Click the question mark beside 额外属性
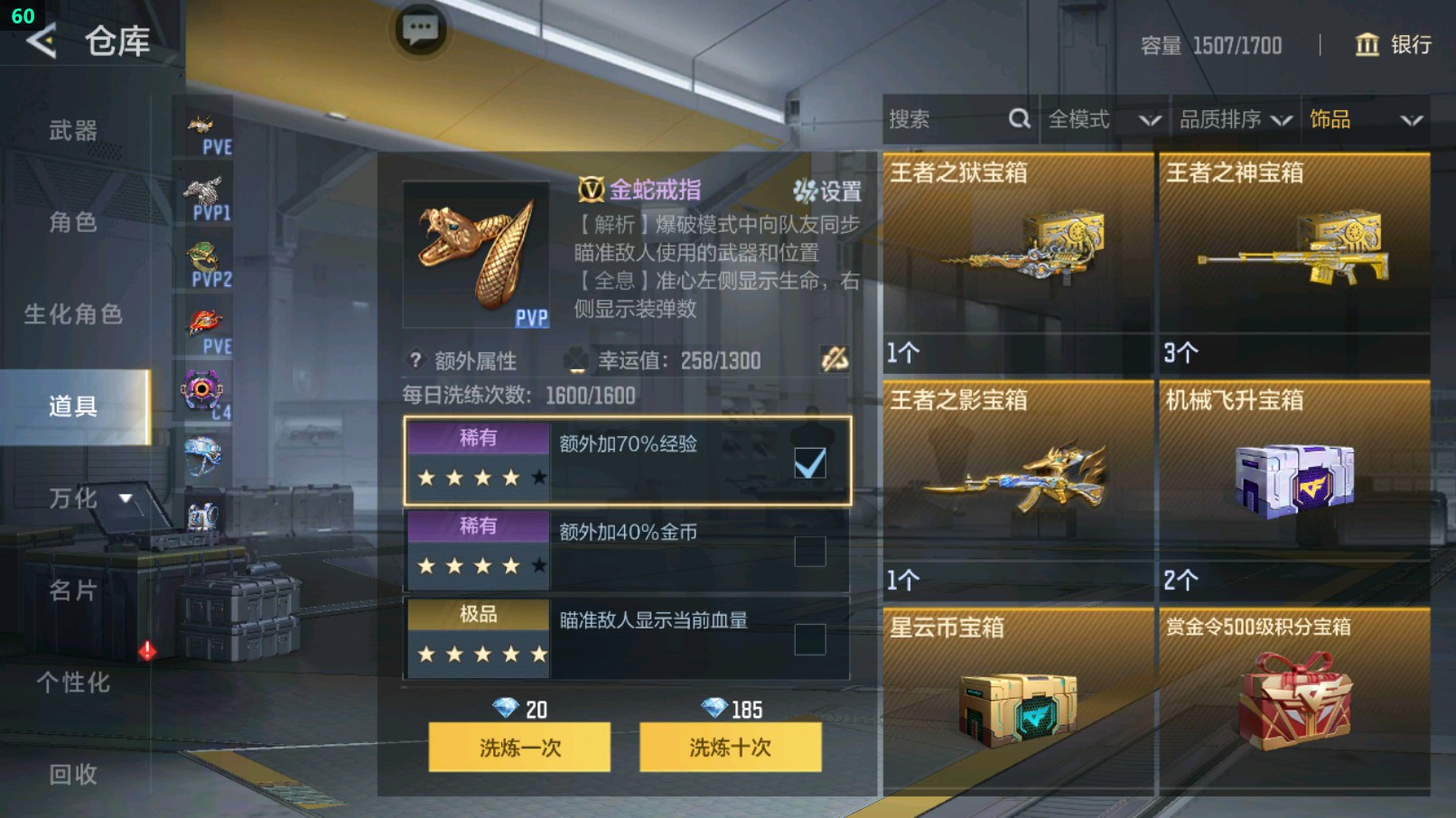The width and height of the screenshot is (1456, 818). tap(415, 360)
